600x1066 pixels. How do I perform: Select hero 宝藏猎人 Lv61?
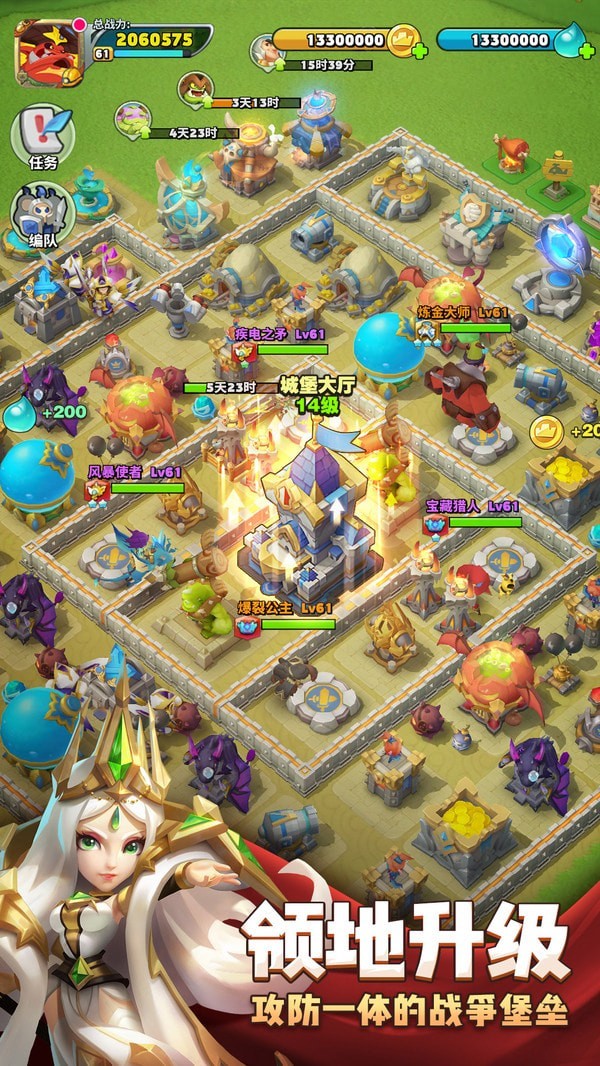[x=435, y=523]
